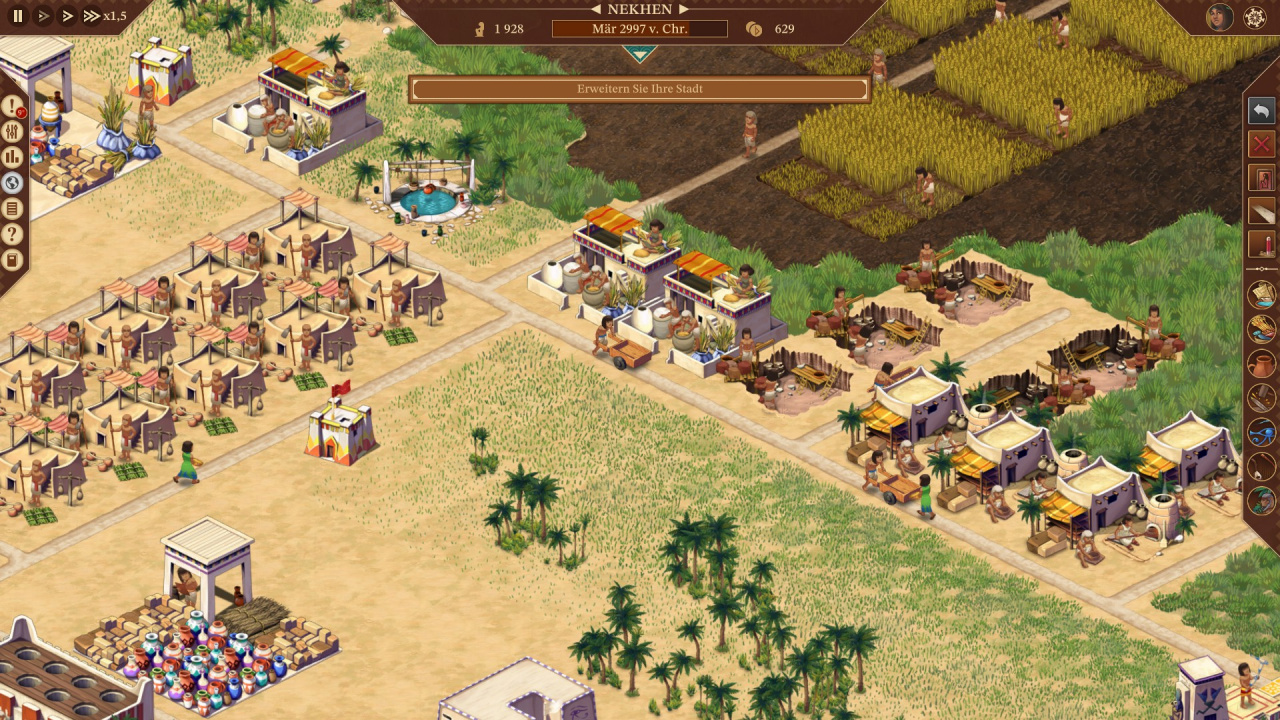The height and width of the screenshot is (720, 1280).
Task: Switch to previous city with left arrow
Action: (596, 9)
